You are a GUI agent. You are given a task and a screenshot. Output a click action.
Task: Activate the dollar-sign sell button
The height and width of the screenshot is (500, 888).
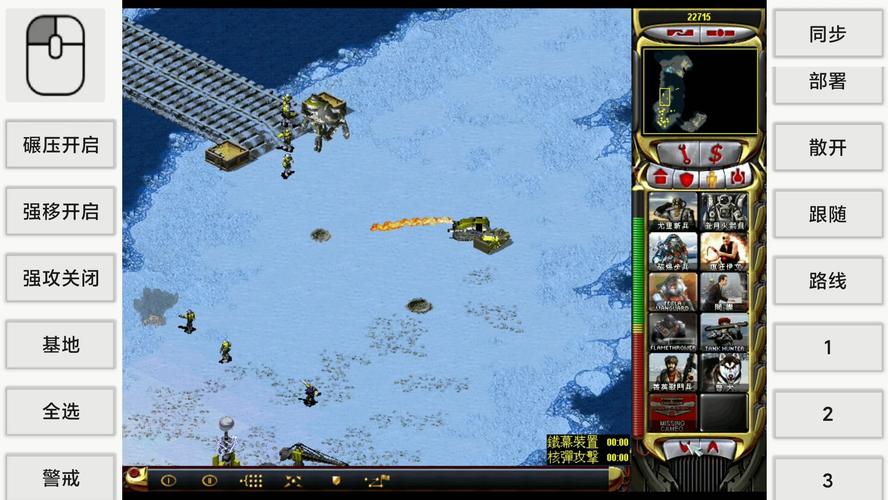[716, 154]
